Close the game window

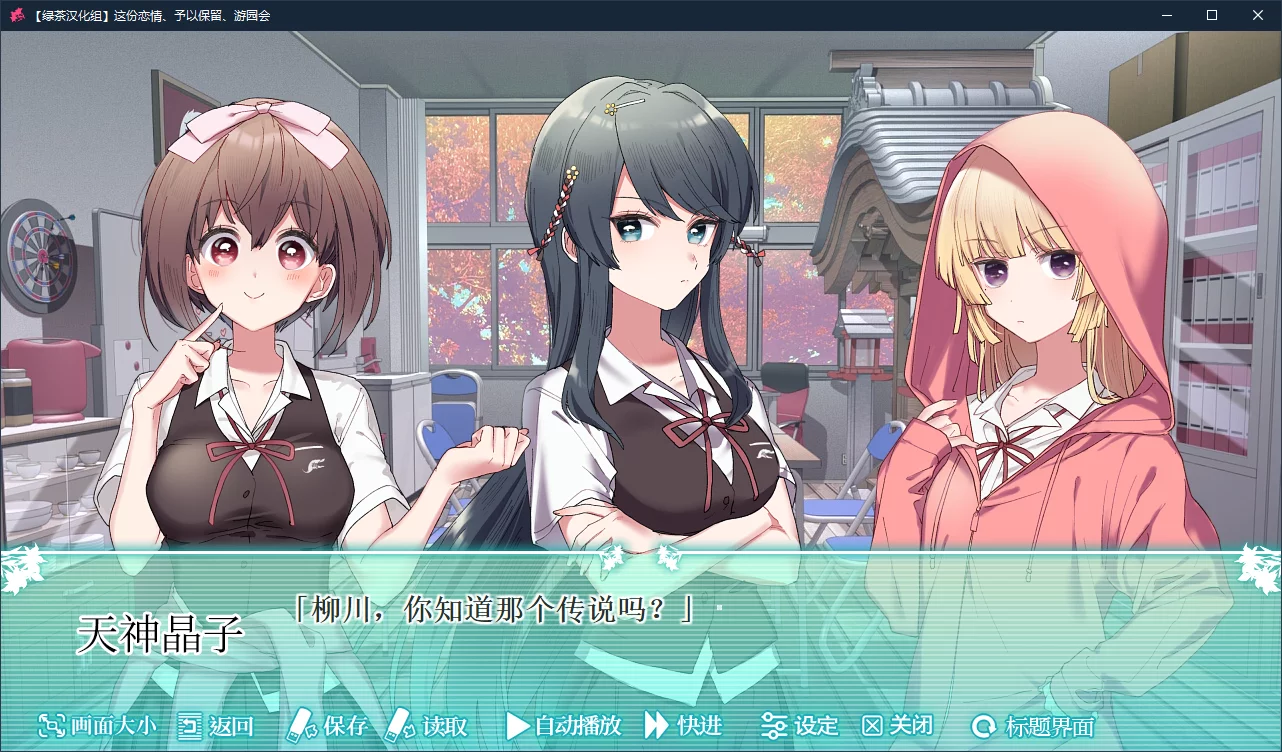(1258, 15)
